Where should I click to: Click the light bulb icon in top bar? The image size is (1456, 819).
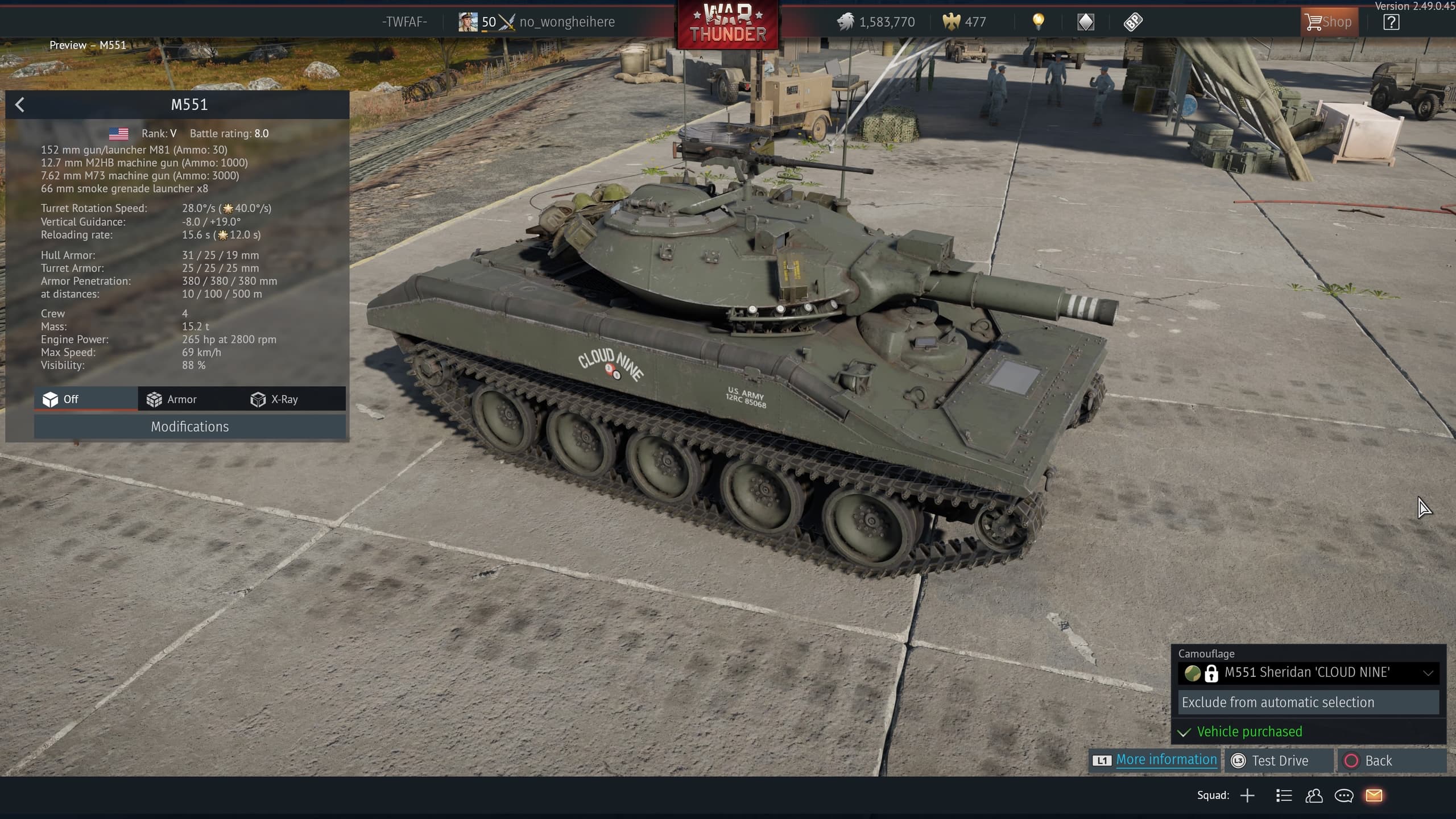pos(1038,22)
